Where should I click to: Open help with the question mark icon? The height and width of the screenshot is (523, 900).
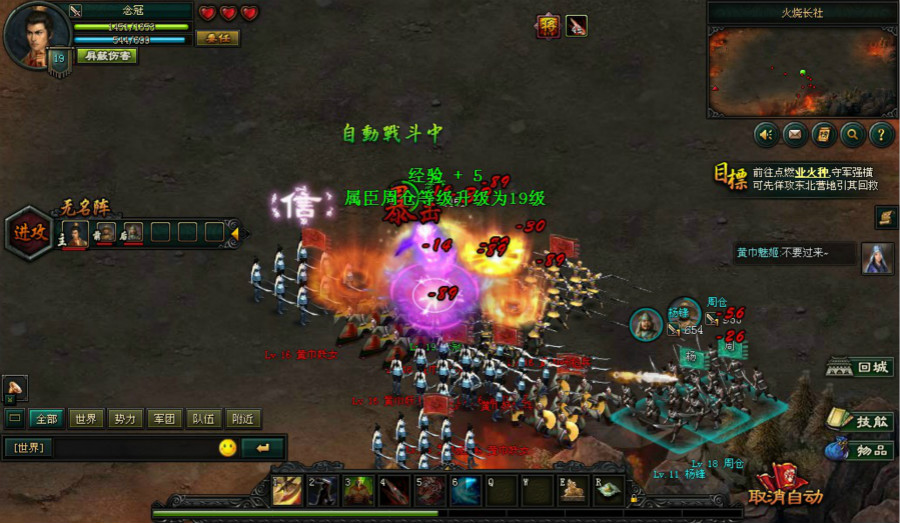(x=881, y=133)
